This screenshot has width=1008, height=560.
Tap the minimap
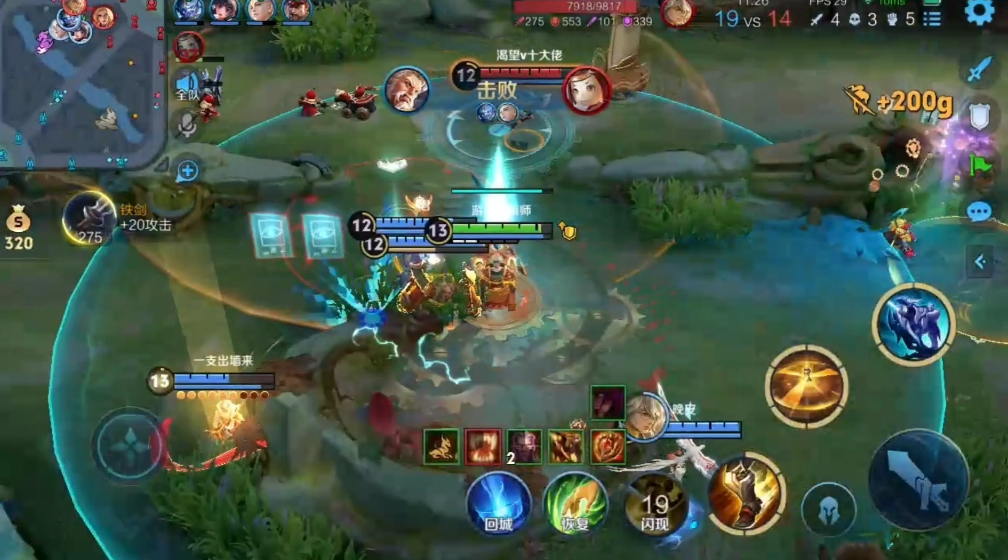click(x=80, y=80)
